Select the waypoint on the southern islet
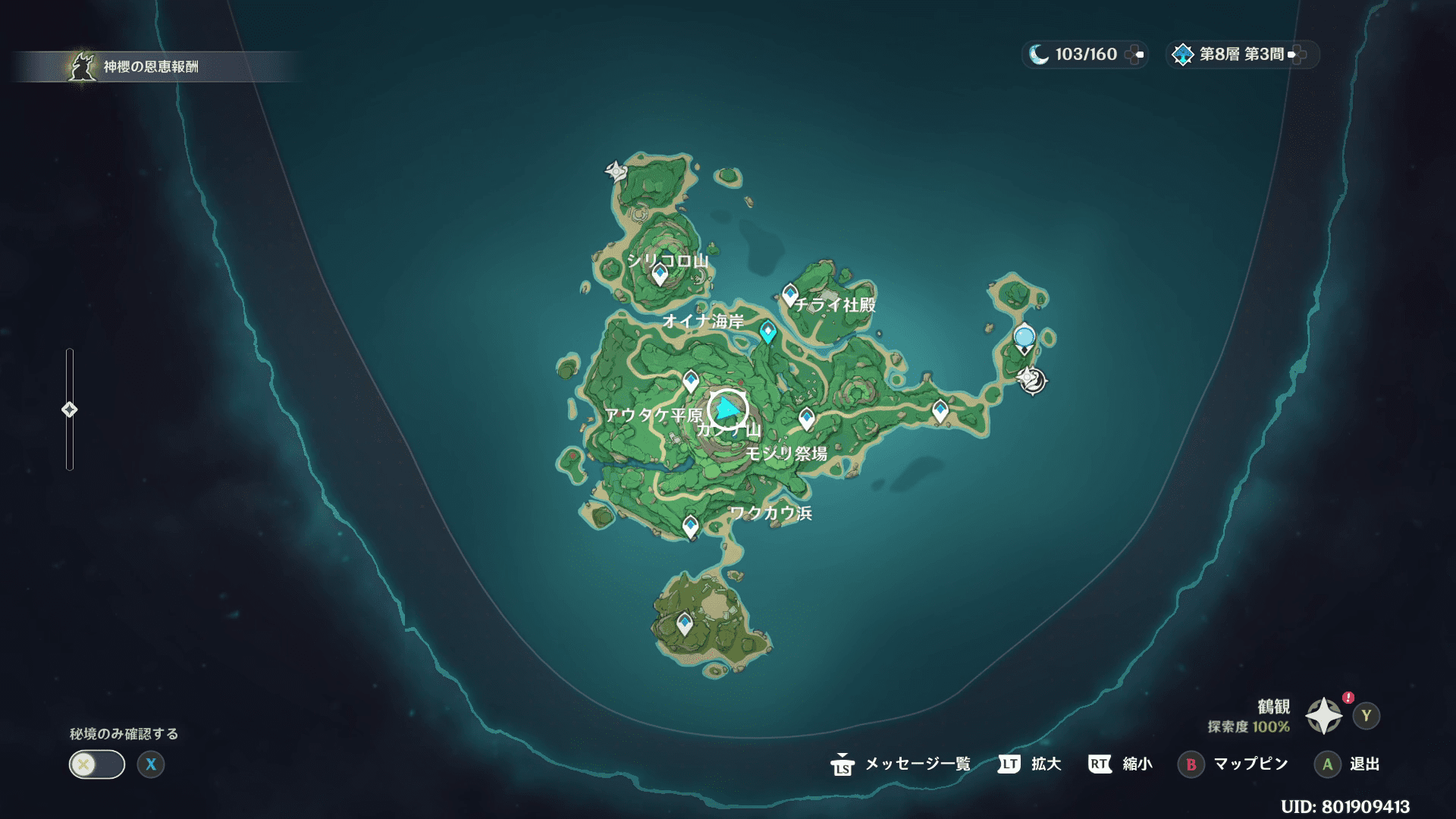 pos(685,623)
